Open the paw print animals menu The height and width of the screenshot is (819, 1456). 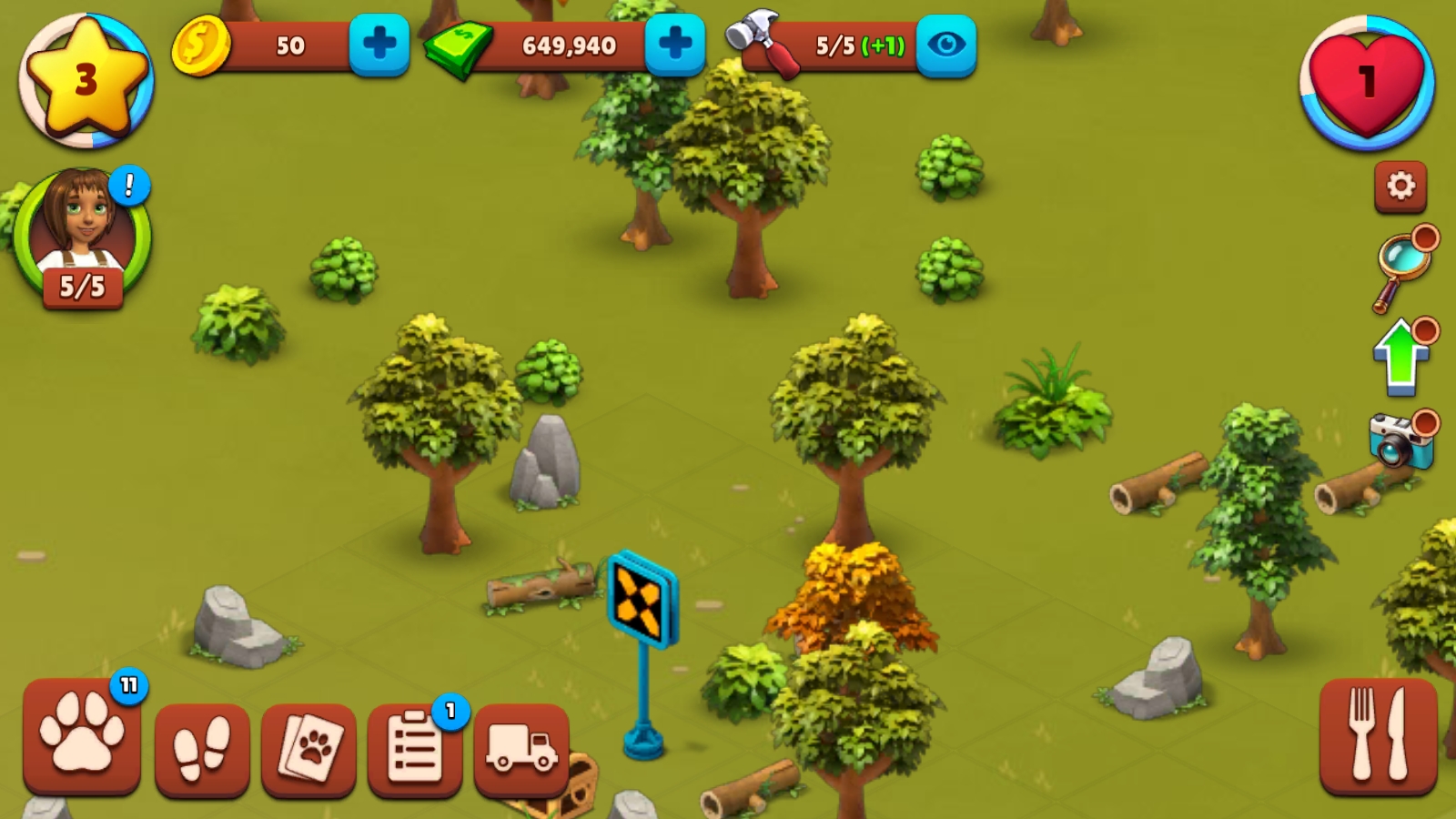click(82, 737)
